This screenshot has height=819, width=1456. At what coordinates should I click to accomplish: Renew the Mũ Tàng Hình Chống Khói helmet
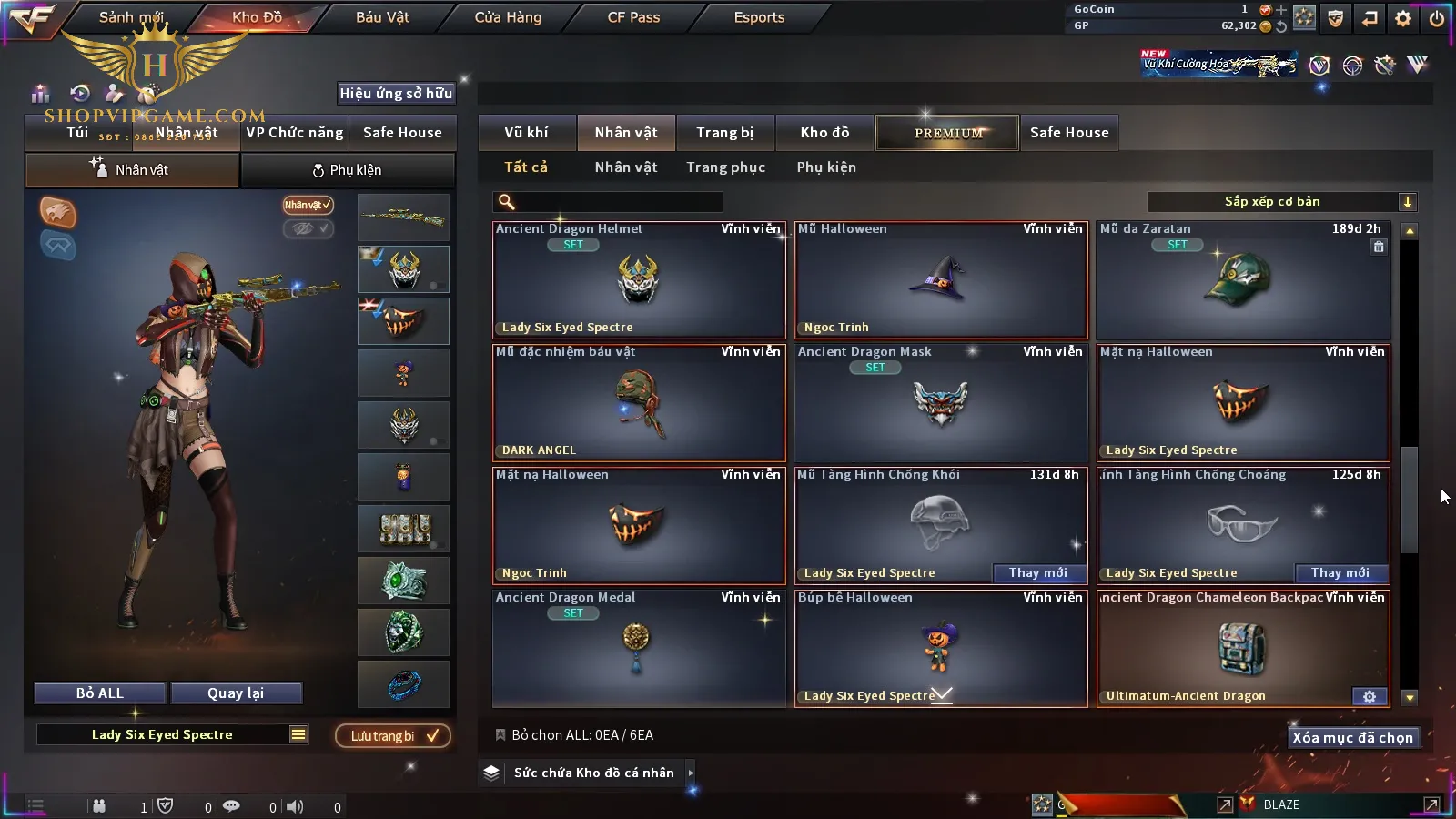(1038, 573)
